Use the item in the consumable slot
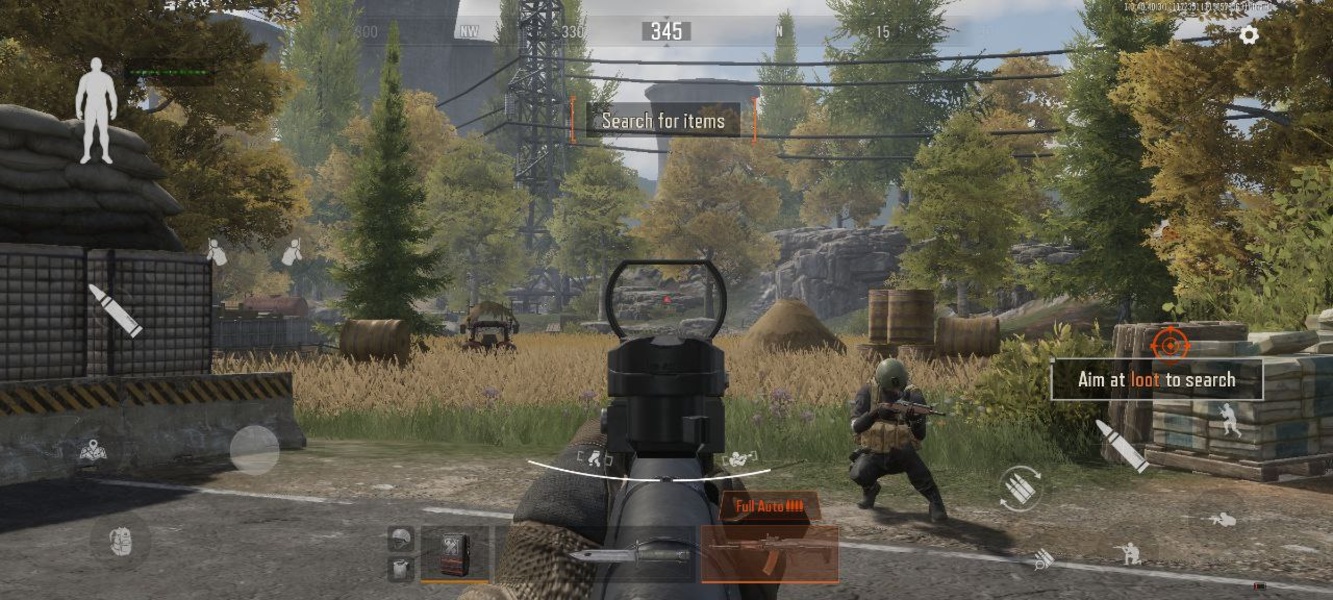Image resolution: width=1333 pixels, height=600 pixels. click(456, 553)
